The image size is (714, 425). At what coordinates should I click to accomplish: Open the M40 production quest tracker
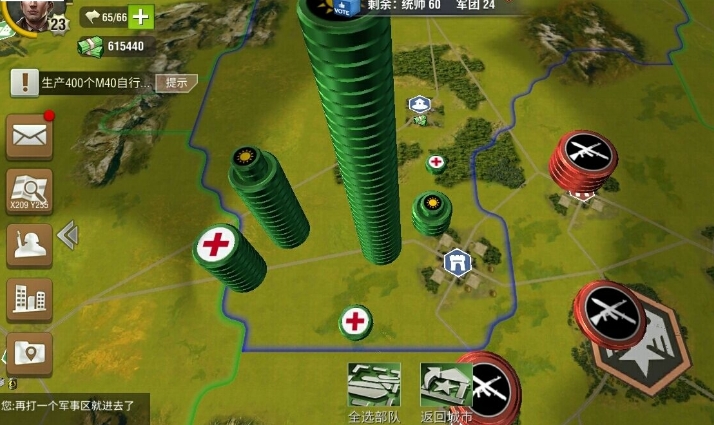click(x=84, y=82)
